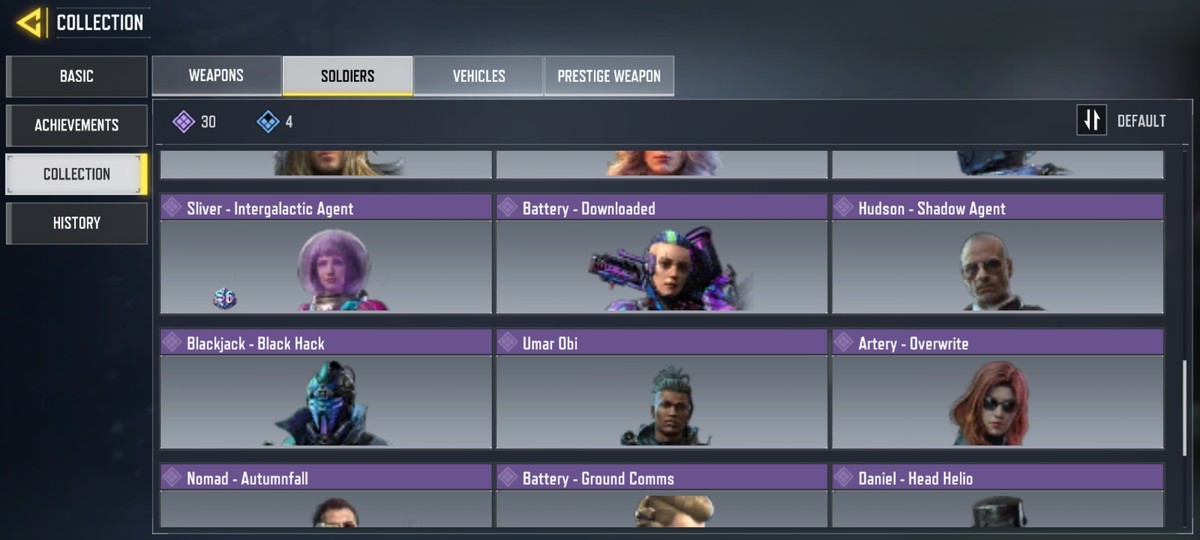The width and height of the screenshot is (1200, 540).
Task: Select the Collection side menu entry
Action: click(x=77, y=174)
